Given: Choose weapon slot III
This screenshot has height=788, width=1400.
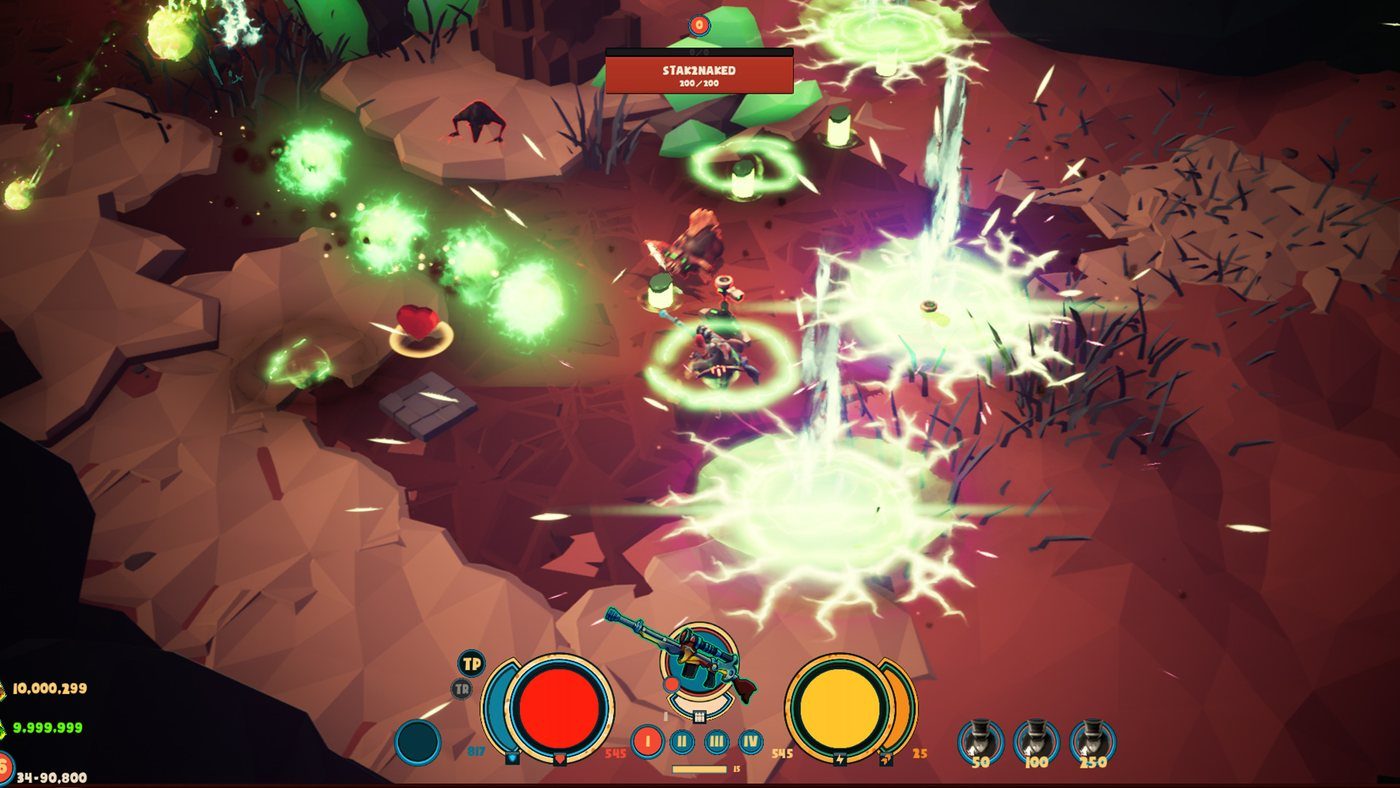Looking at the screenshot, I should point(716,742).
